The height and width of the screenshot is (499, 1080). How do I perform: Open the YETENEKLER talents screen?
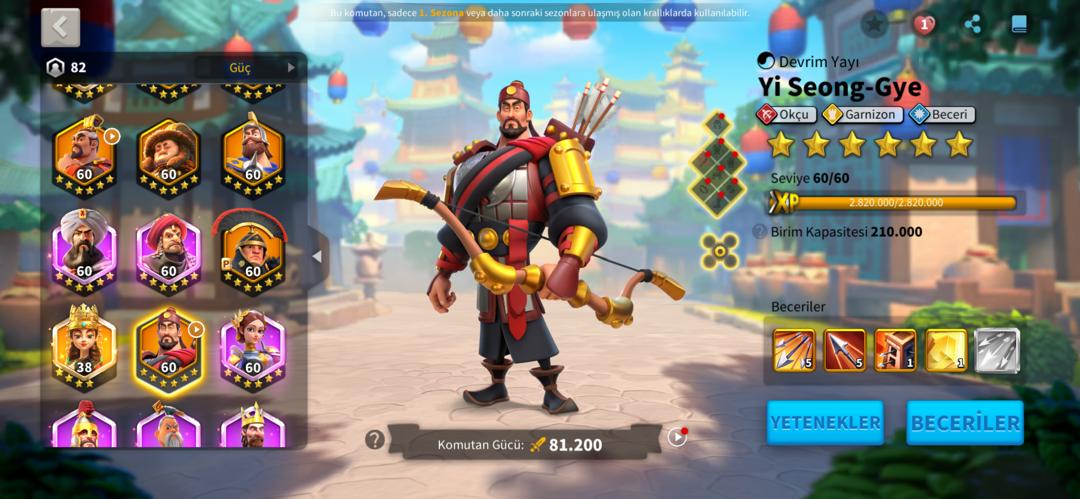click(825, 422)
